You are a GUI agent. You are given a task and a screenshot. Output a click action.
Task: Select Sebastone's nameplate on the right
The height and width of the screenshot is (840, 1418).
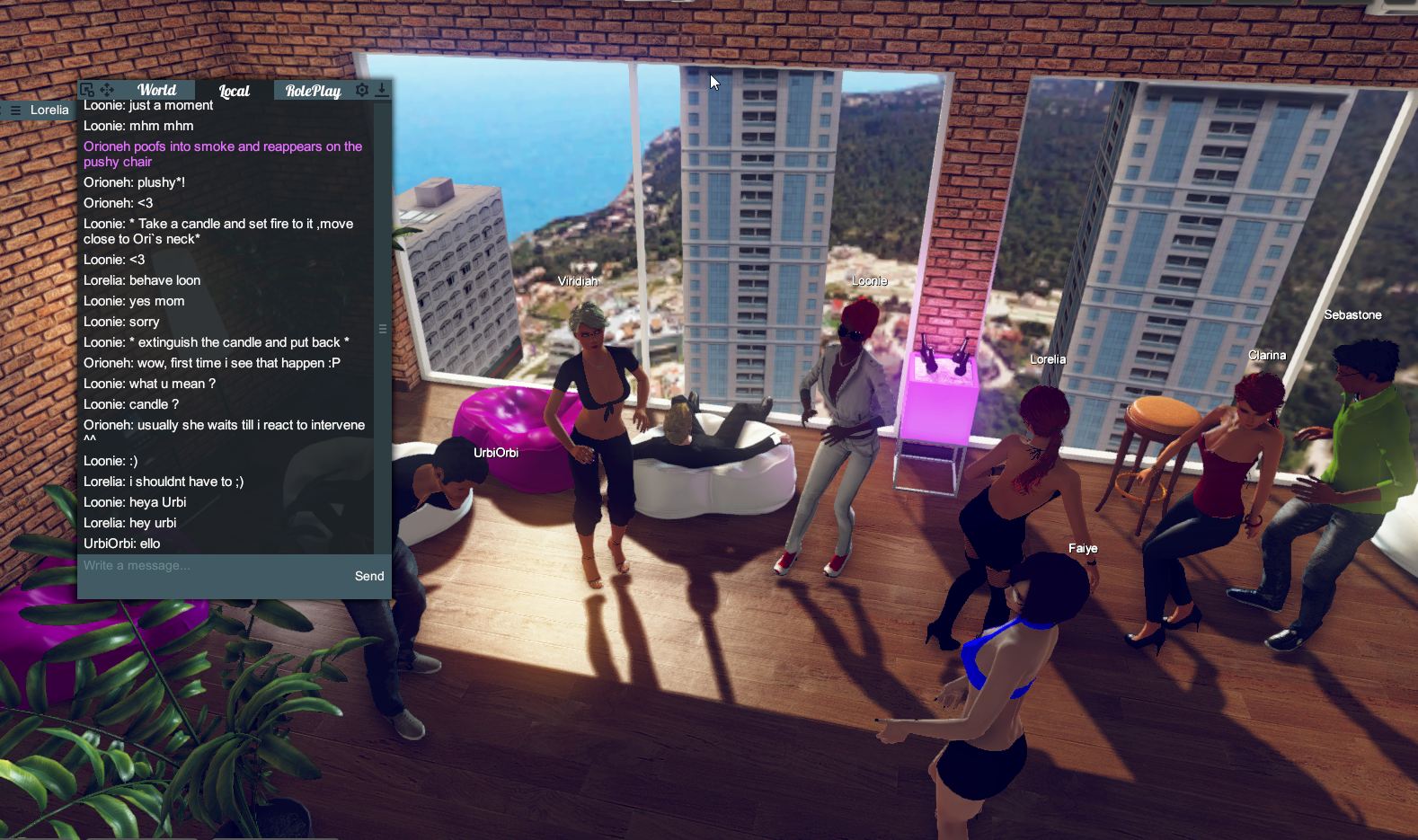pyautogui.click(x=1352, y=314)
